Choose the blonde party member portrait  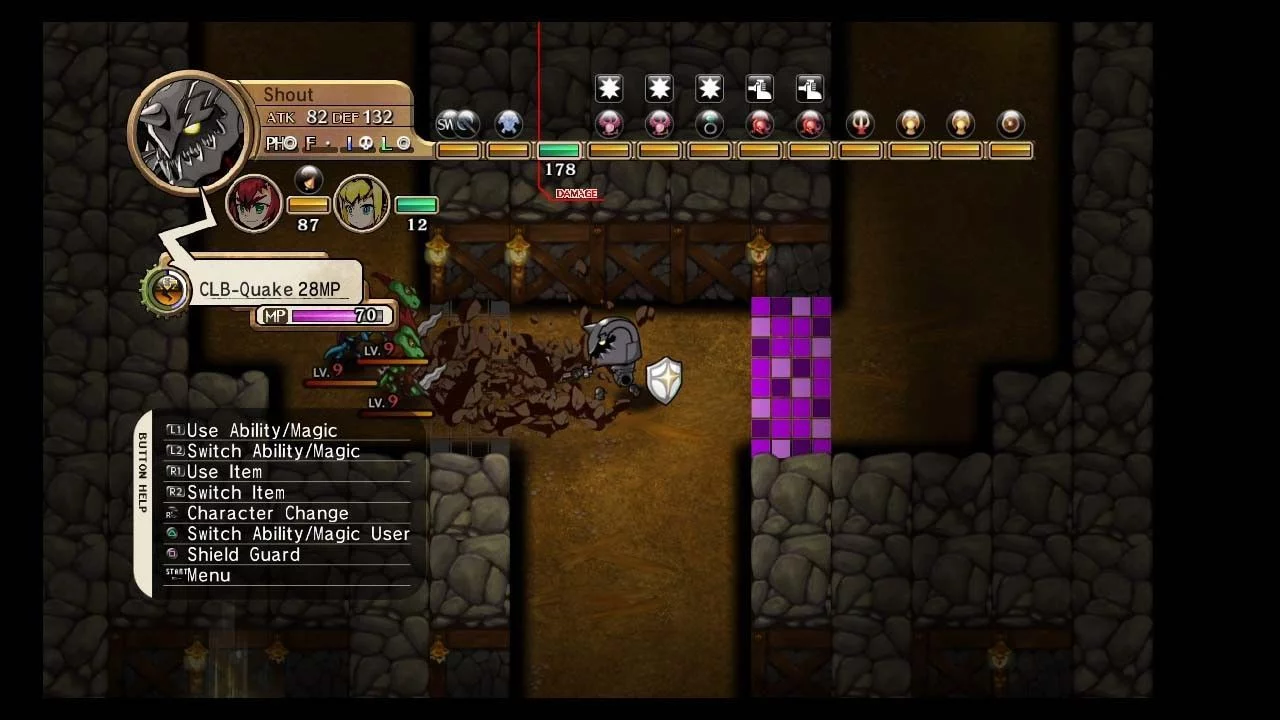[361, 204]
